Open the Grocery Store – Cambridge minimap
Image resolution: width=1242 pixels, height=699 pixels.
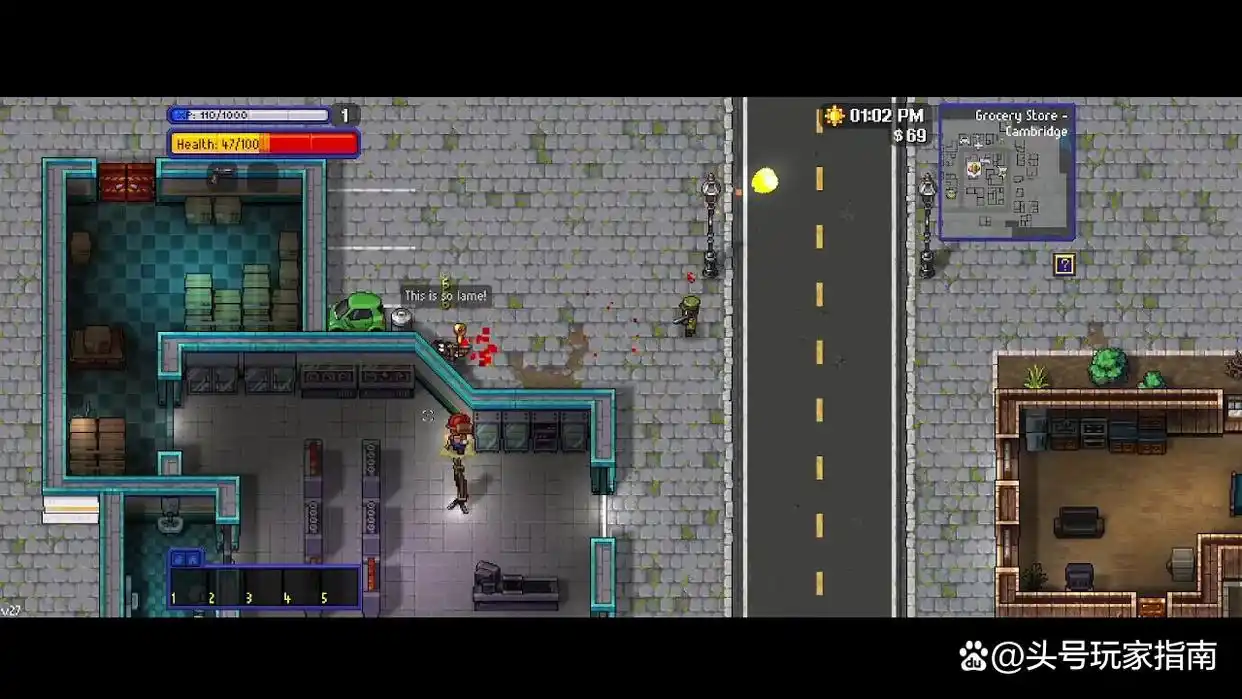click(x=1006, y=172)
